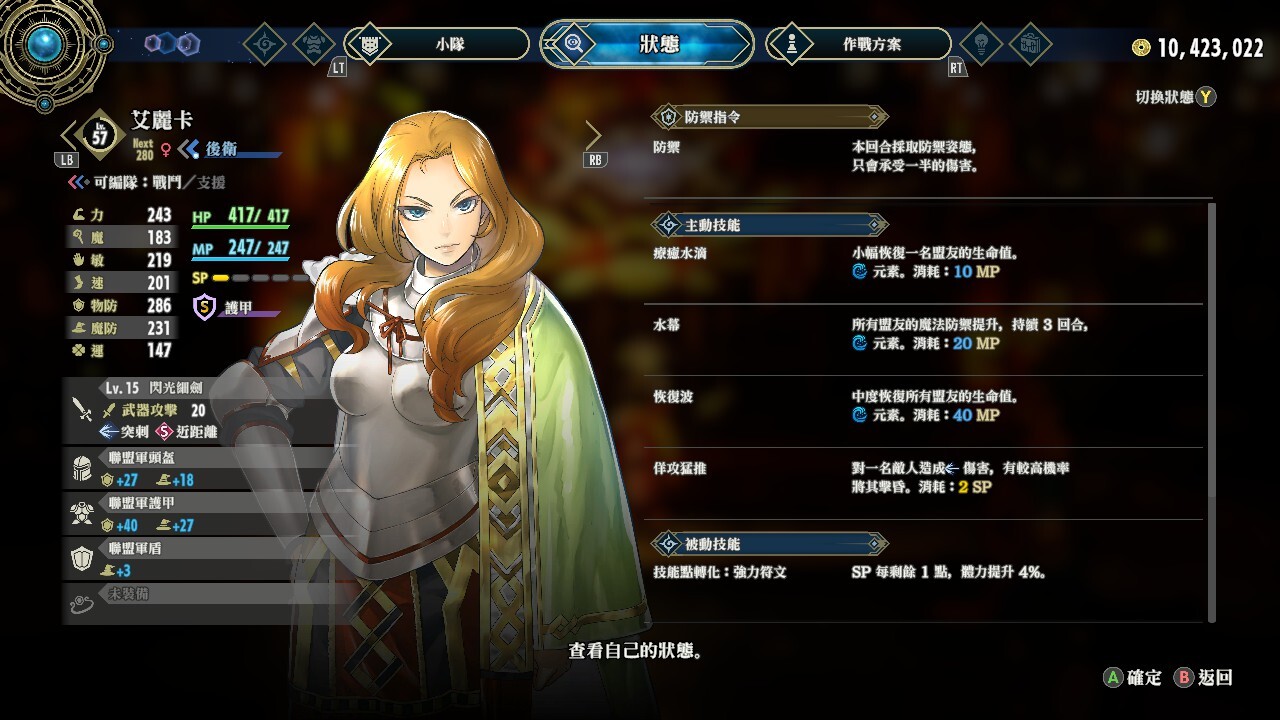1280x720 pixels.
Task: Show the next character with right arrow
Action: click(x=593, y=135)
